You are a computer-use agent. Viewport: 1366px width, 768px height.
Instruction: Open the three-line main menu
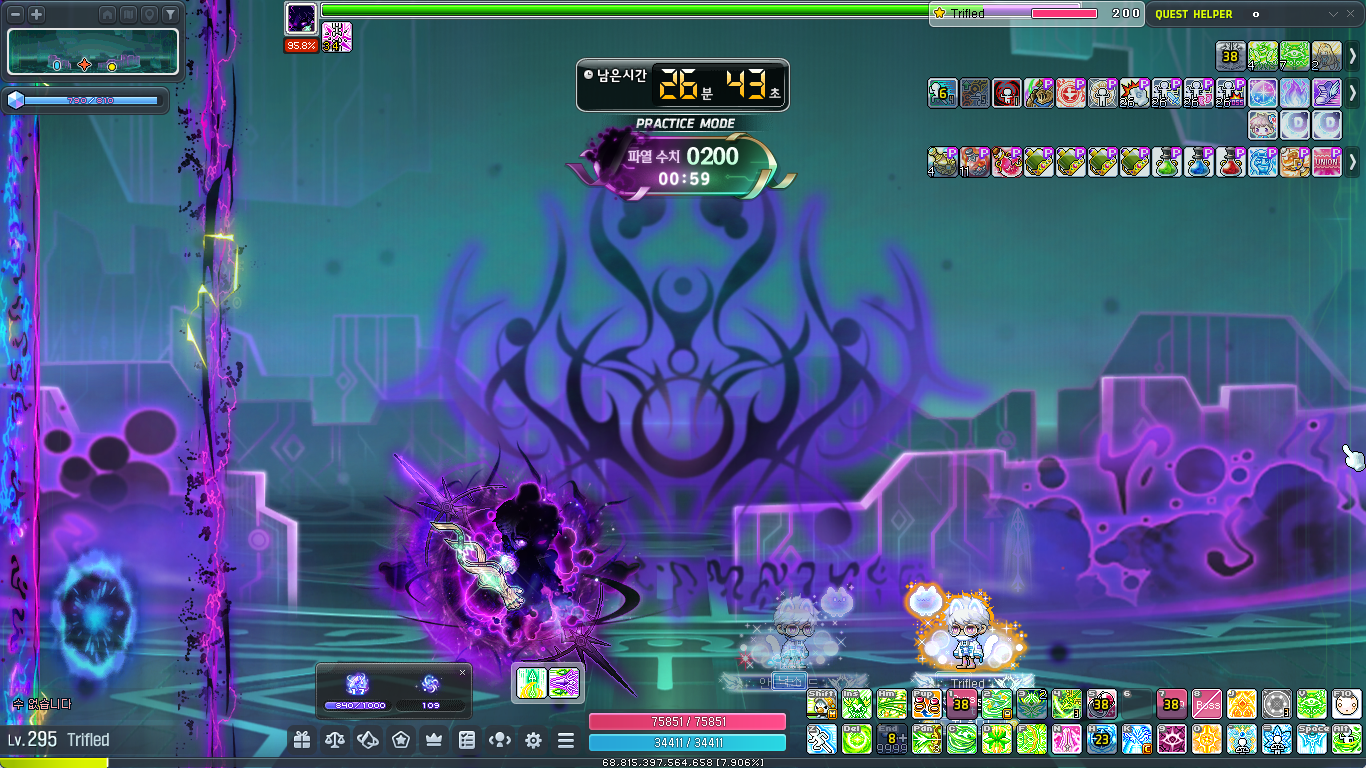click(x=566, y=740)
